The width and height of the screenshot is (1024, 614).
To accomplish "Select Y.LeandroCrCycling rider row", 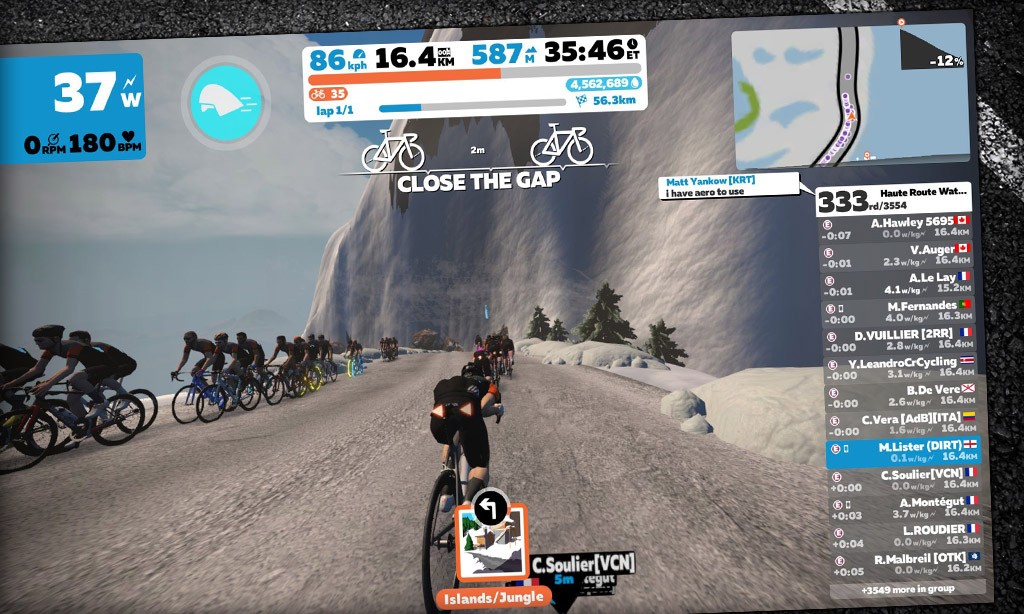I will [900, 367].
